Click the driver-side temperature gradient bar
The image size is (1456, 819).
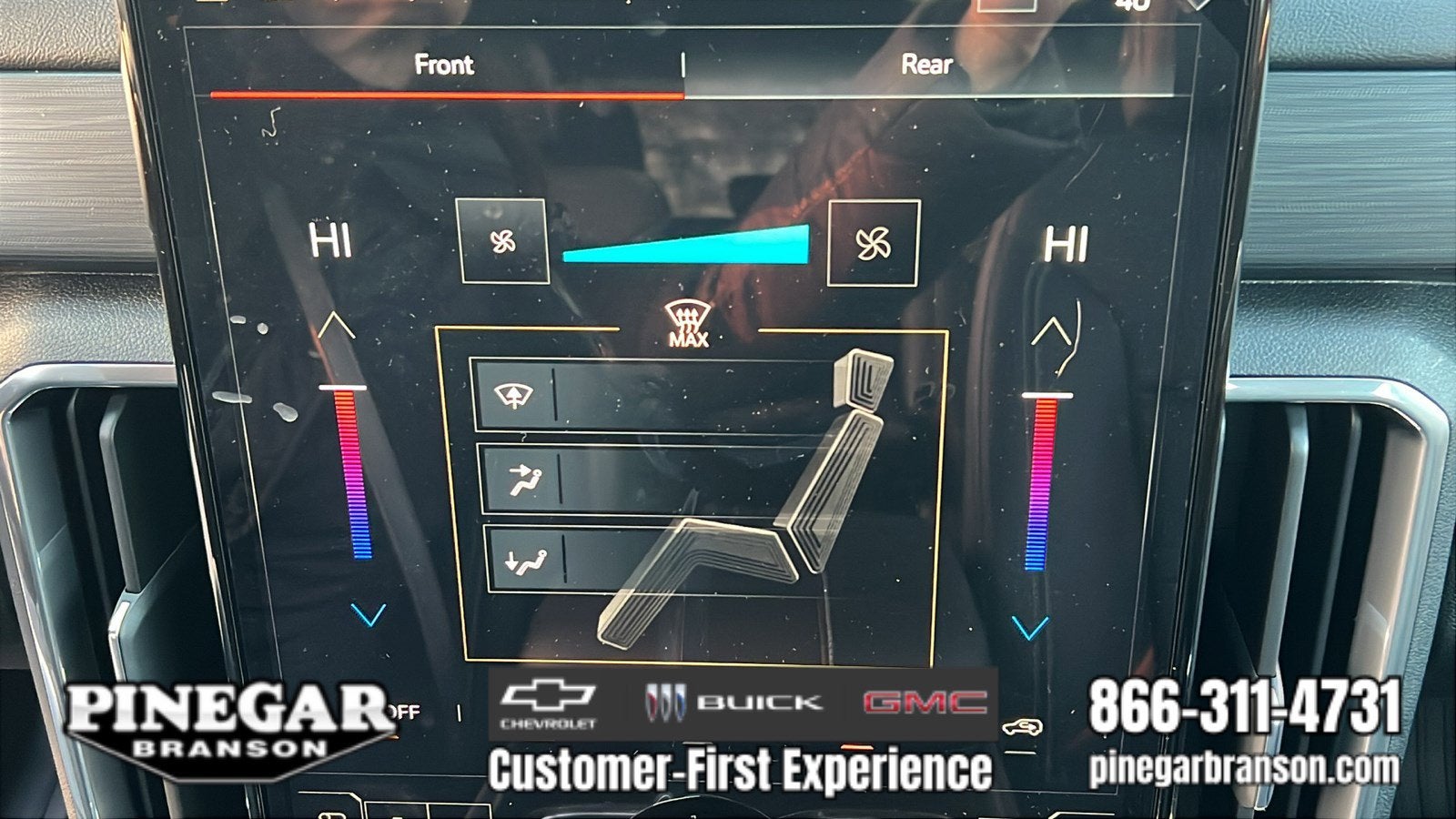[350, 473]
